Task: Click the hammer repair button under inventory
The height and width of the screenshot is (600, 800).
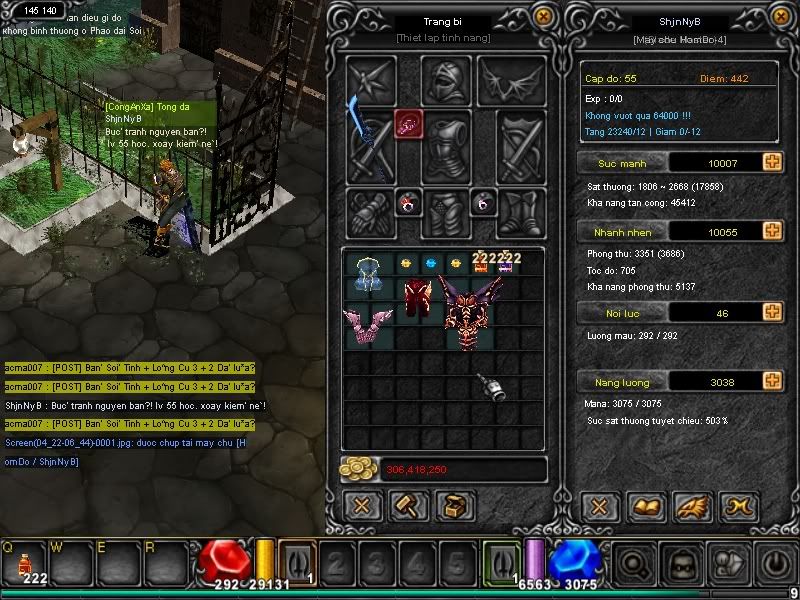Action: 410,506
